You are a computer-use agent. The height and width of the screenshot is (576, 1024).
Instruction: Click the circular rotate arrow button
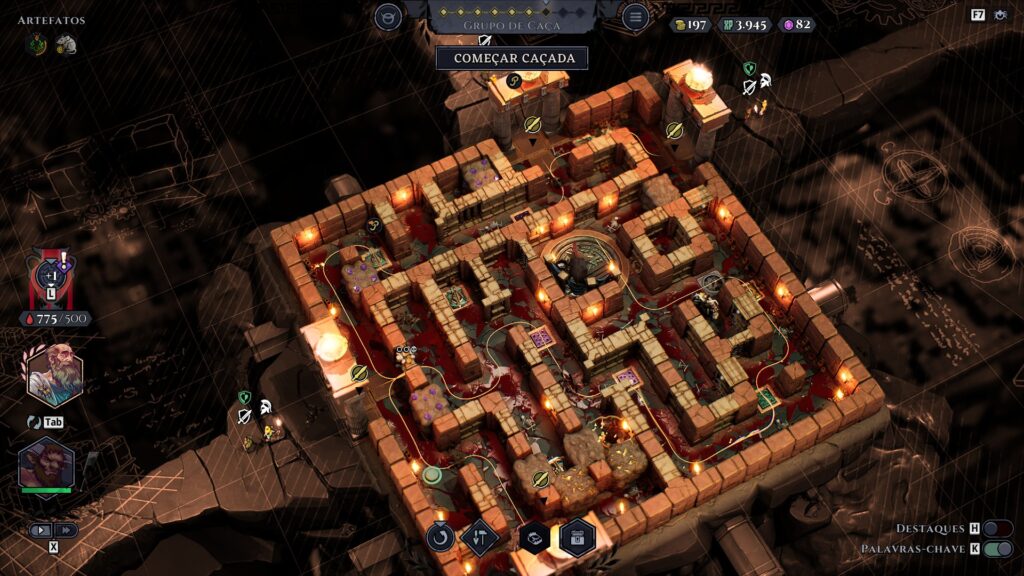tap(440, 537)
